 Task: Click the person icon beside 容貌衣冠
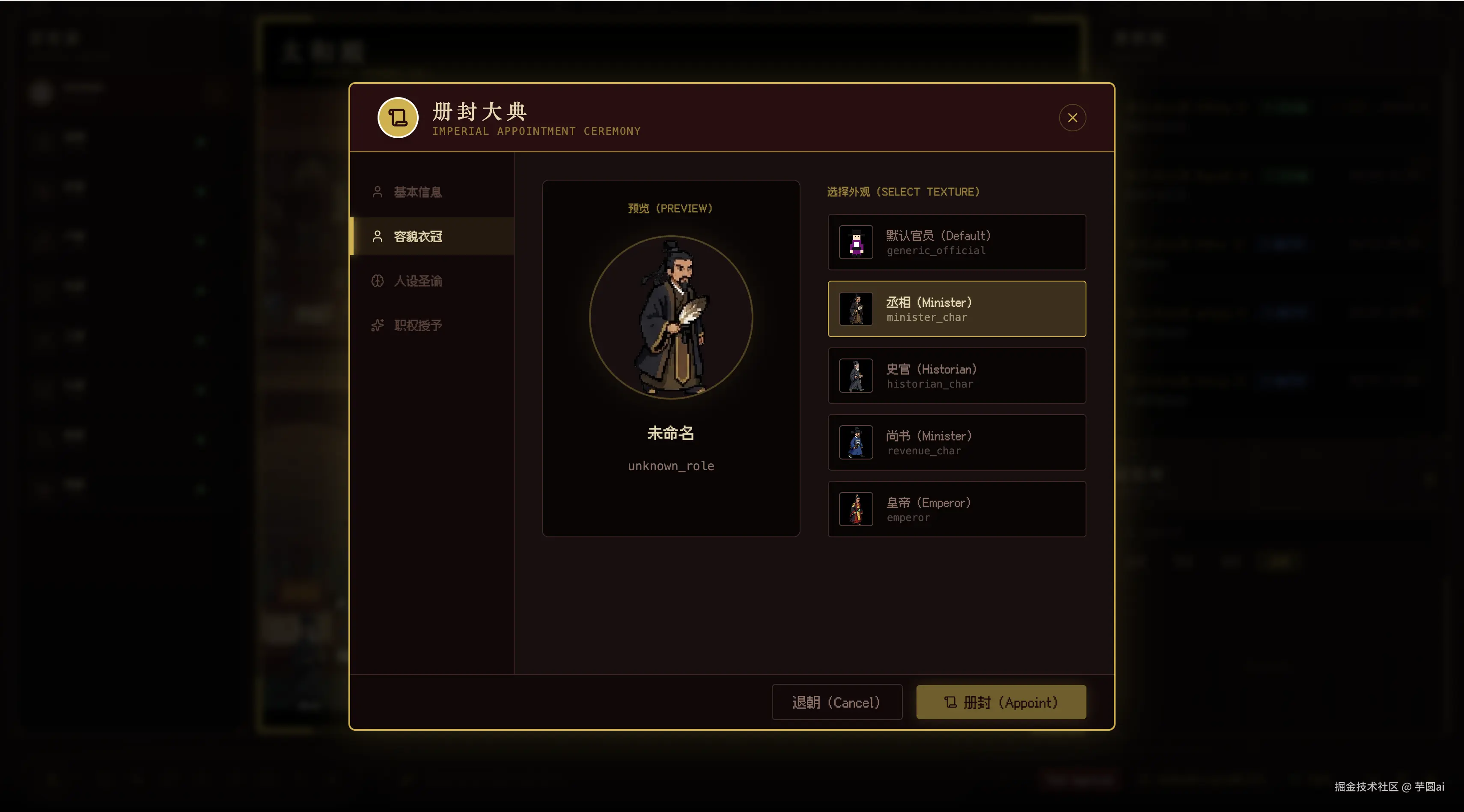tap(378, 236)
